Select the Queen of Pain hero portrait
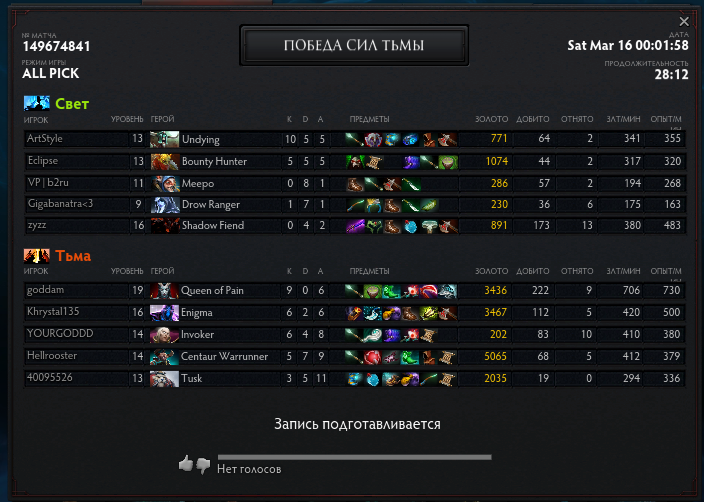Viewport: 704px width, 502px height. point(164,290)
